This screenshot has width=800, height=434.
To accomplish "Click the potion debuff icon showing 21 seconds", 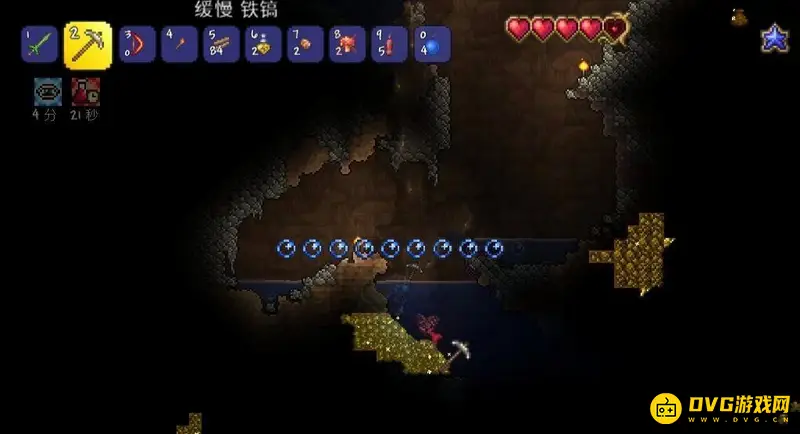I will click(x=84, y=91).
